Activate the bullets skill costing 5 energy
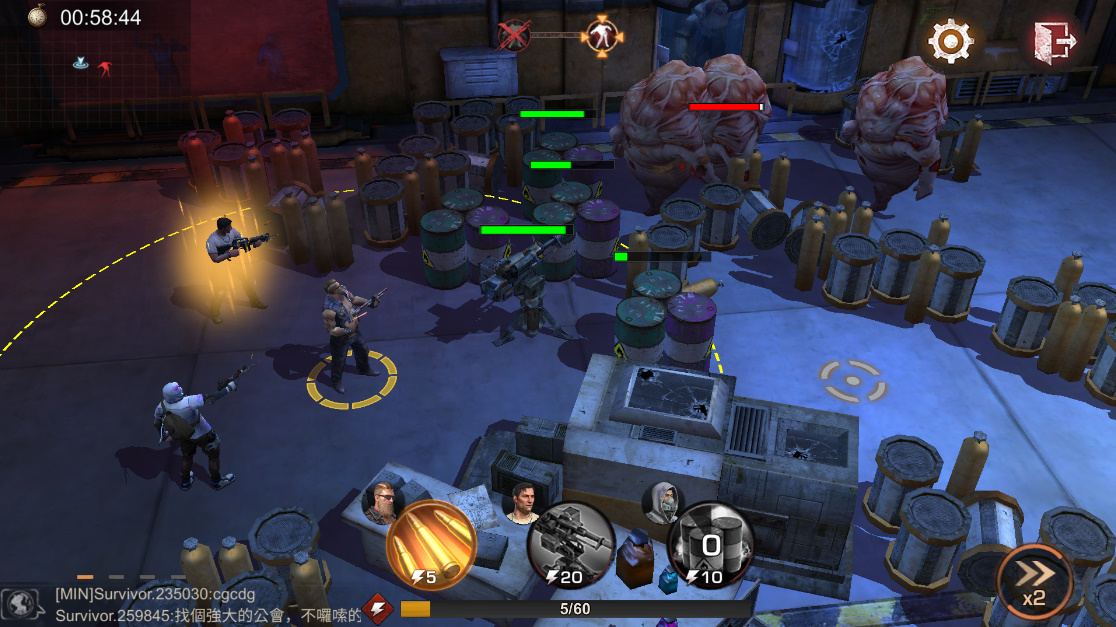Screen dimensions: 1116x627 tap(430, 545)
